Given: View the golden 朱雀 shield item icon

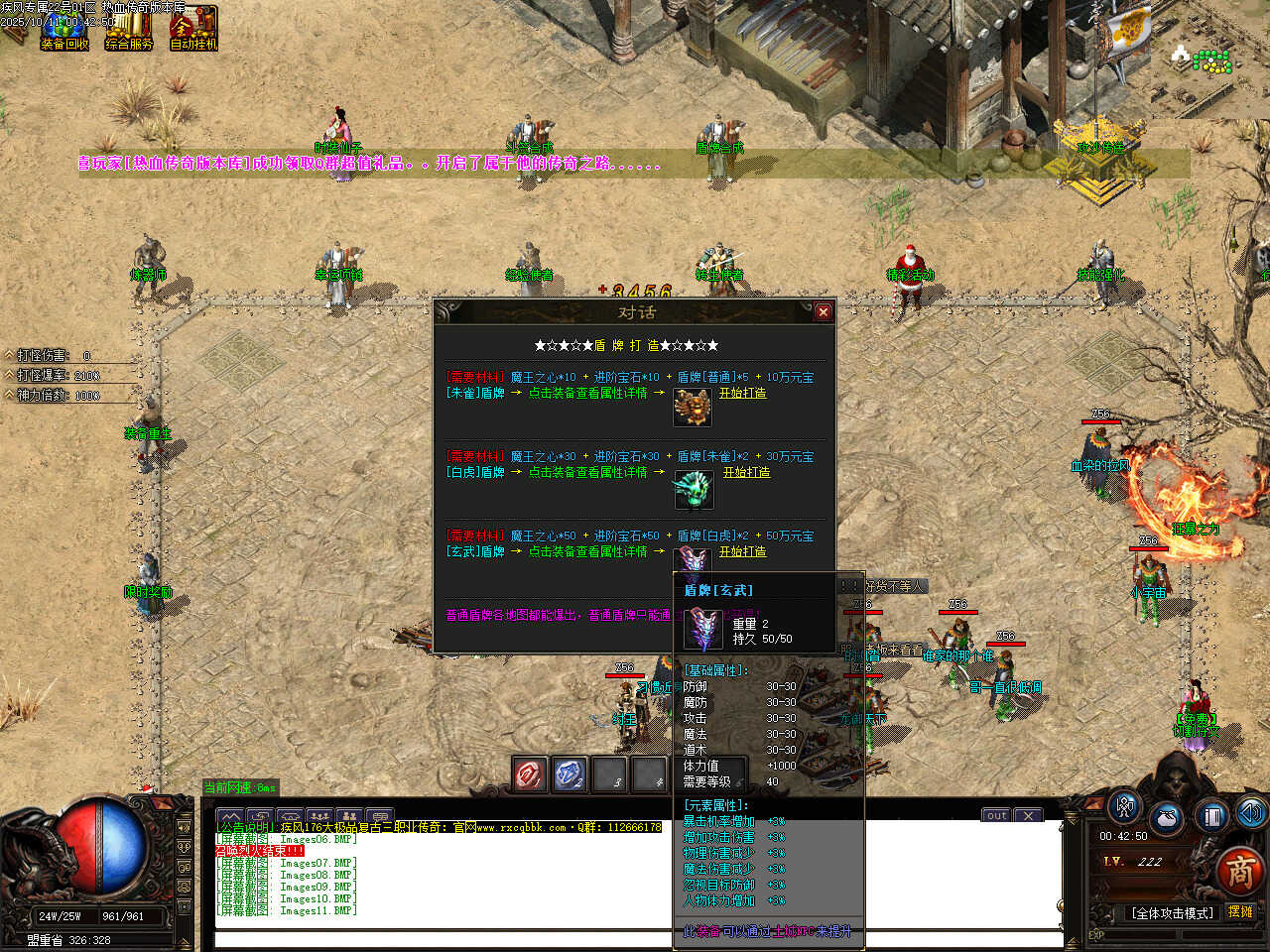Looking at the screenshot, I should 693,407.
